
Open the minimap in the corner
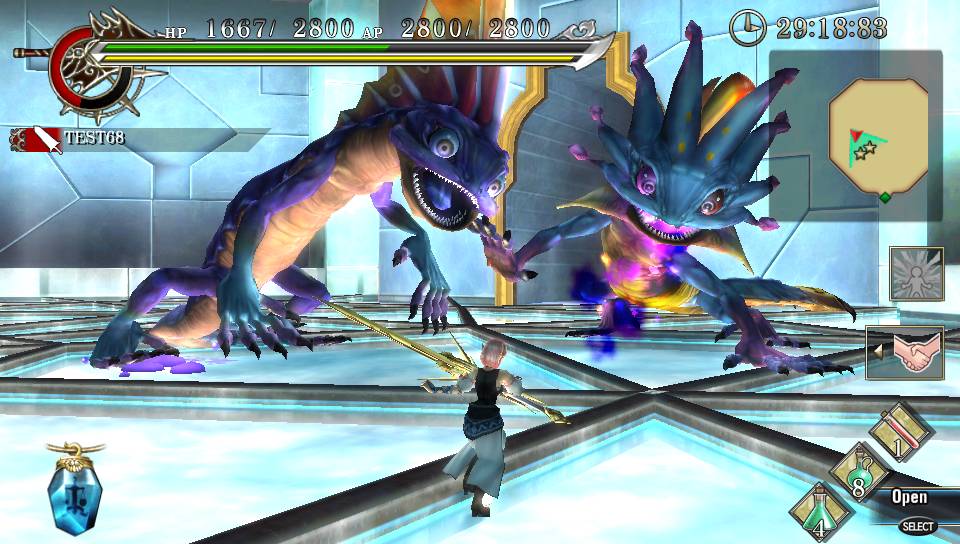[878, 135]
